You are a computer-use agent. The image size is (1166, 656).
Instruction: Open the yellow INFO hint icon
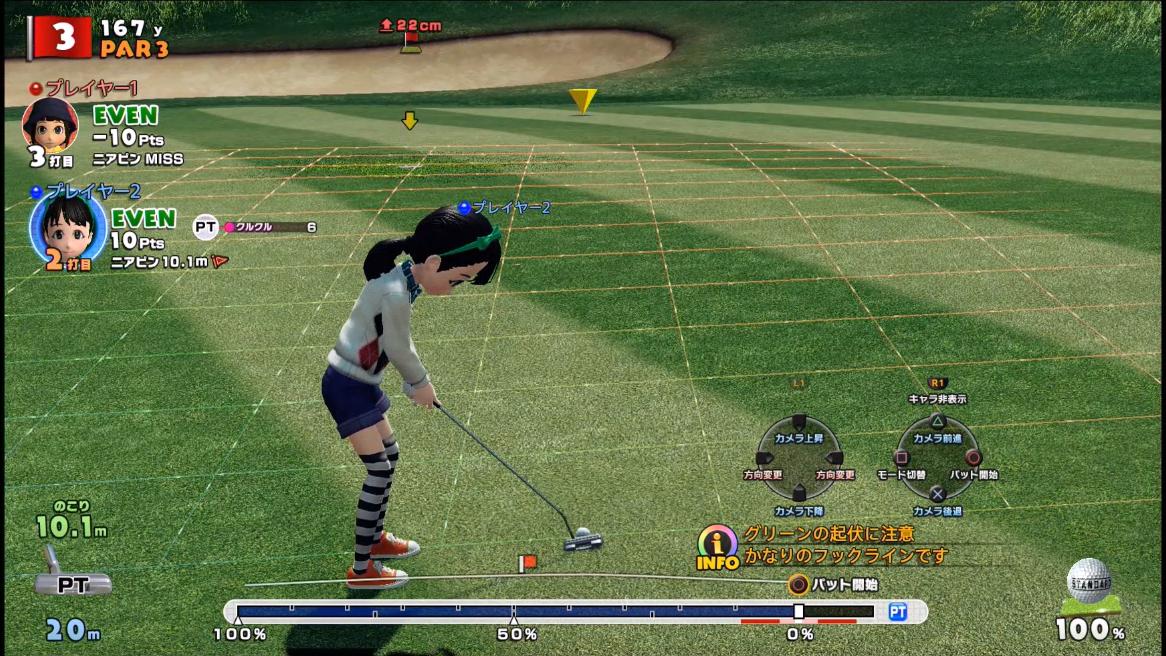717,547
